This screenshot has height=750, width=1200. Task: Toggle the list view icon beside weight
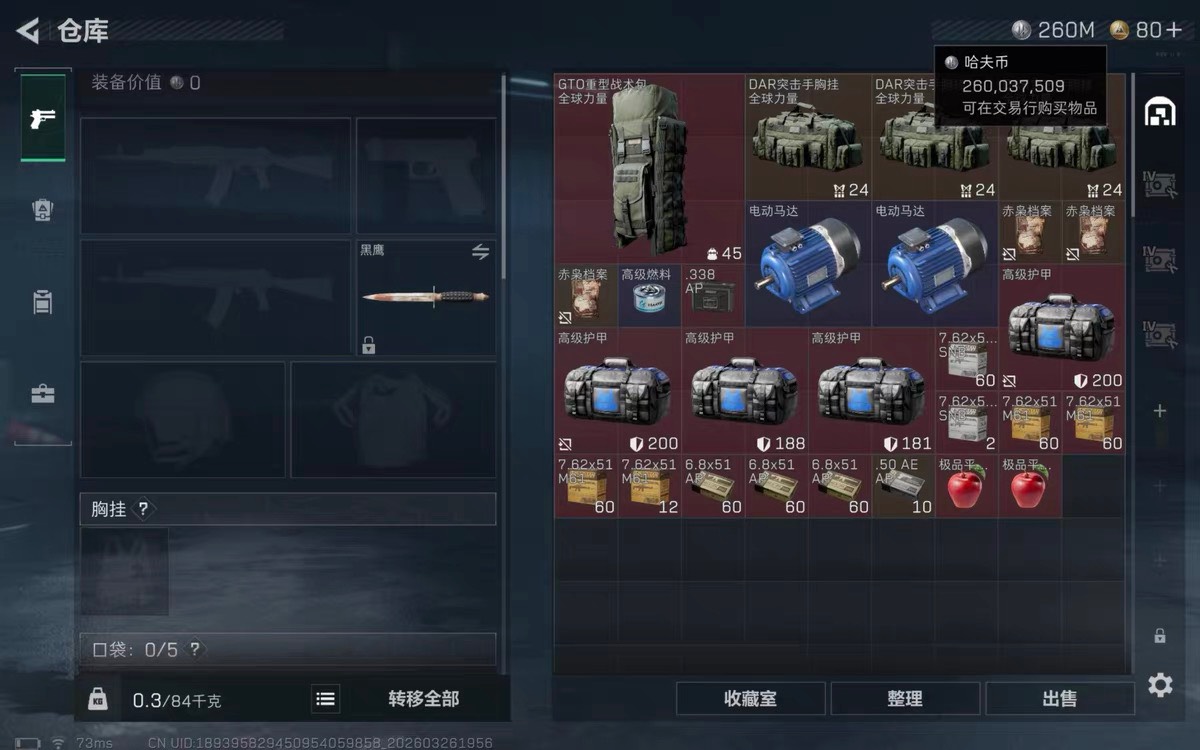[x=325, y=699]
